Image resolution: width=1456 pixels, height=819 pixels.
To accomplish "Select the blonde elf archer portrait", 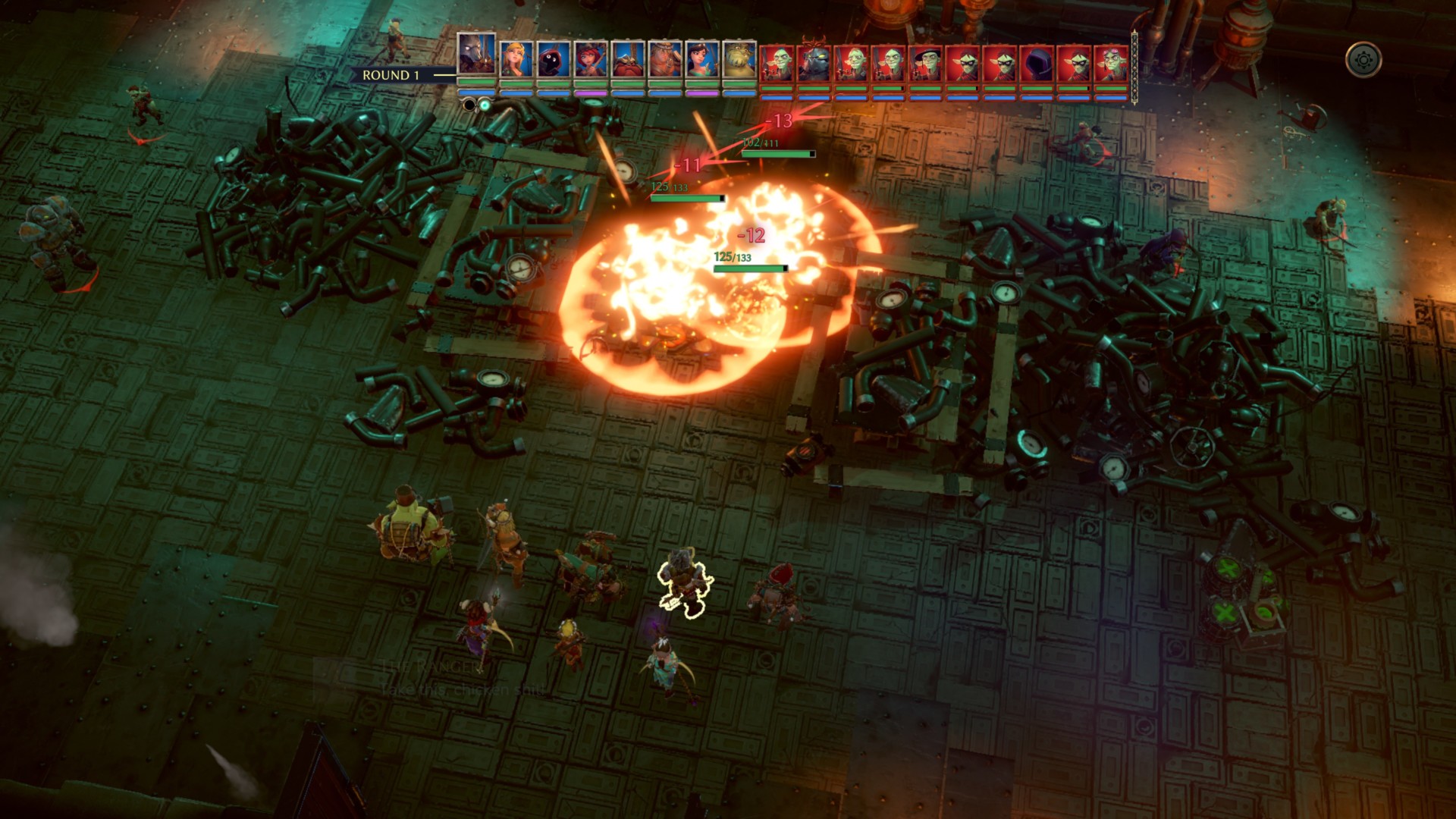I will (516, 59).
